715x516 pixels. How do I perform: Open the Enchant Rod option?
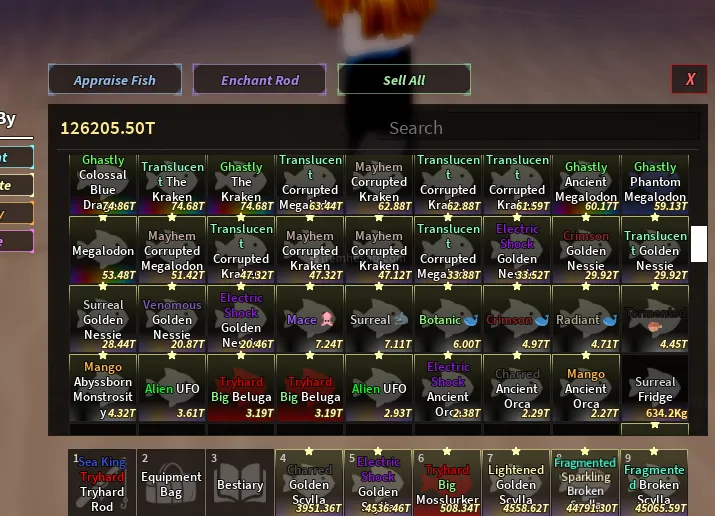(260, 80)
